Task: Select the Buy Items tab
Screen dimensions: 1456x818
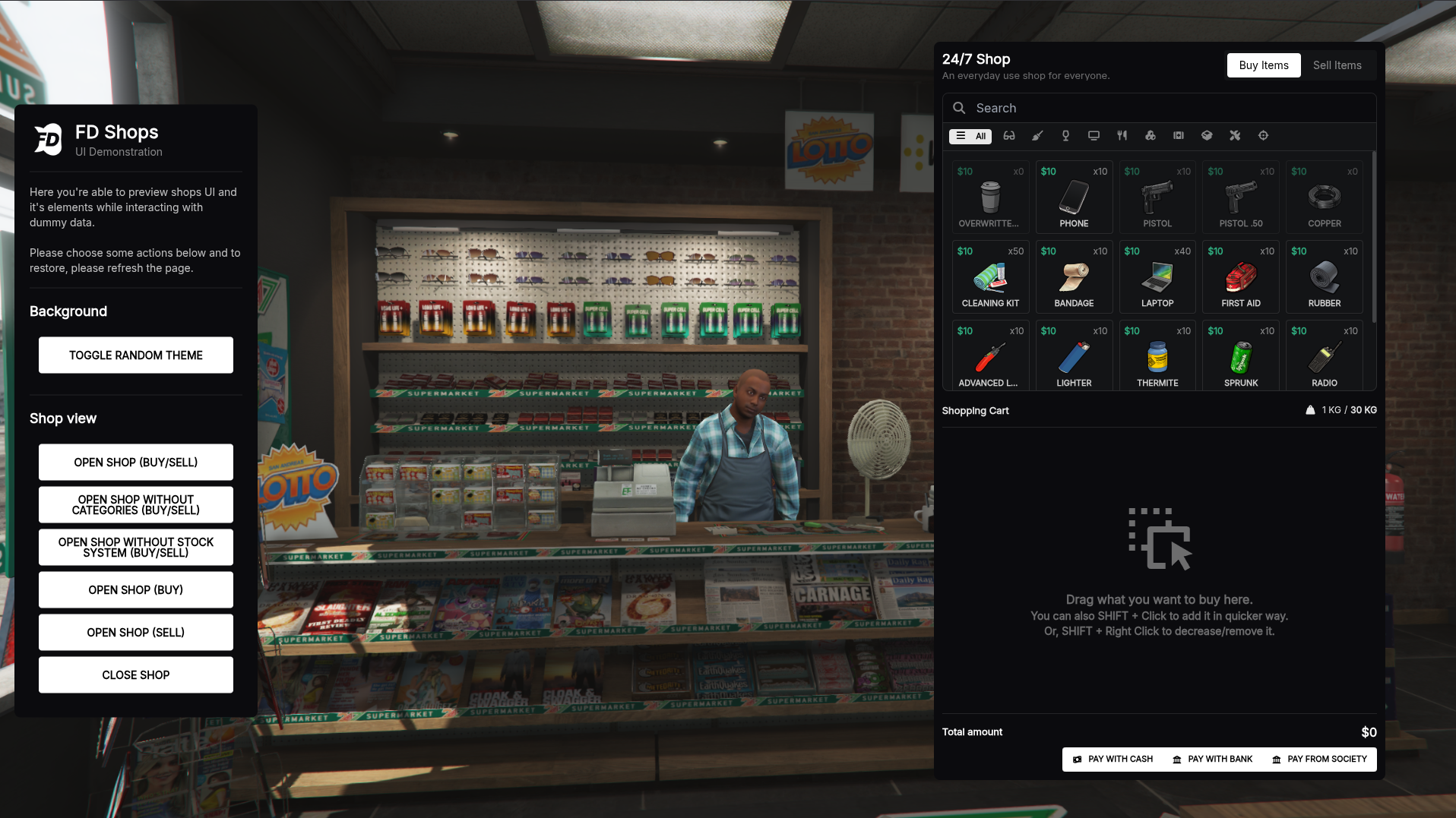Action: point(1263,65)
